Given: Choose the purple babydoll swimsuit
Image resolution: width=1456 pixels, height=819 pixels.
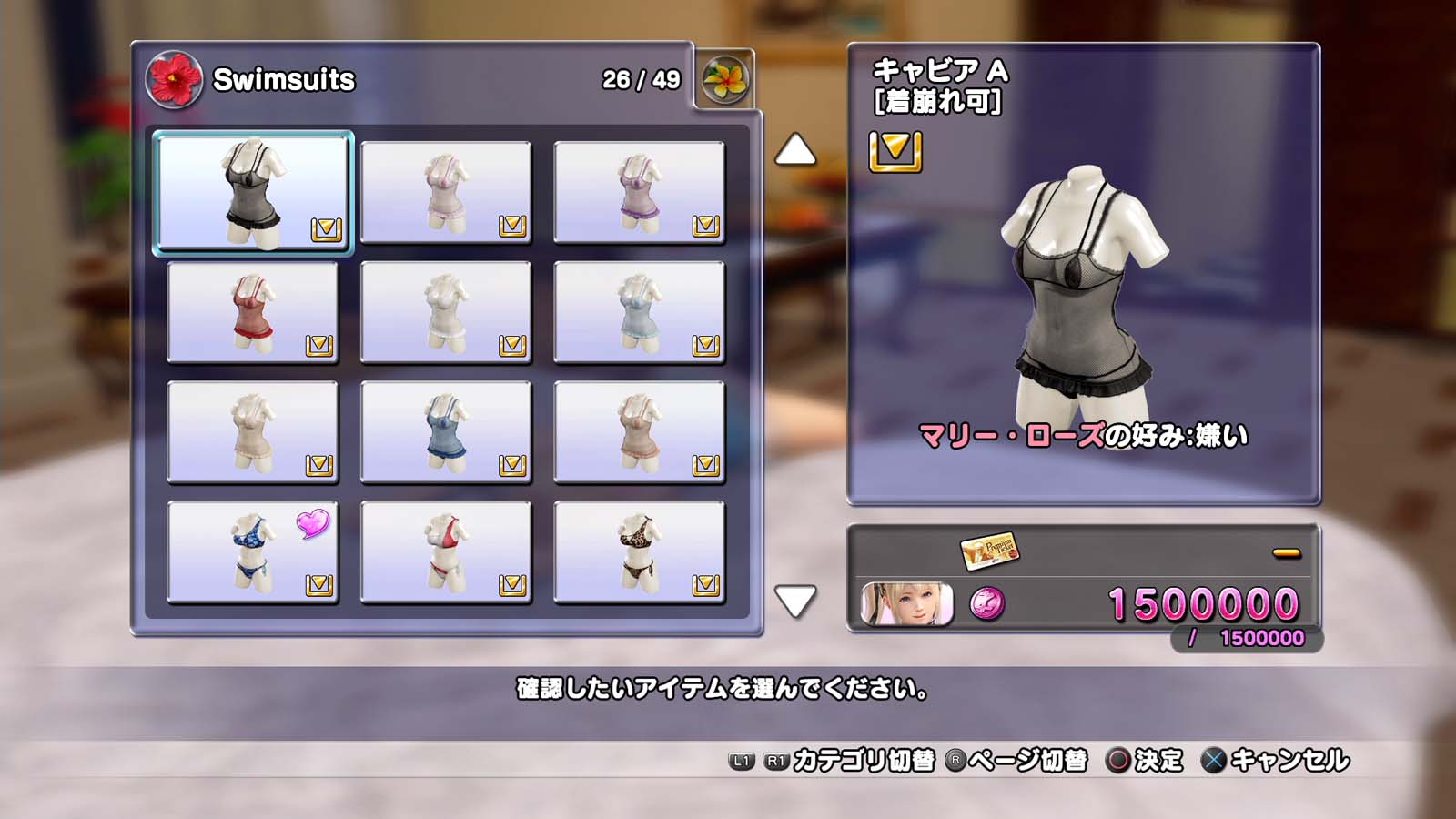Looking at the screenshot, I should pos(639,192).
